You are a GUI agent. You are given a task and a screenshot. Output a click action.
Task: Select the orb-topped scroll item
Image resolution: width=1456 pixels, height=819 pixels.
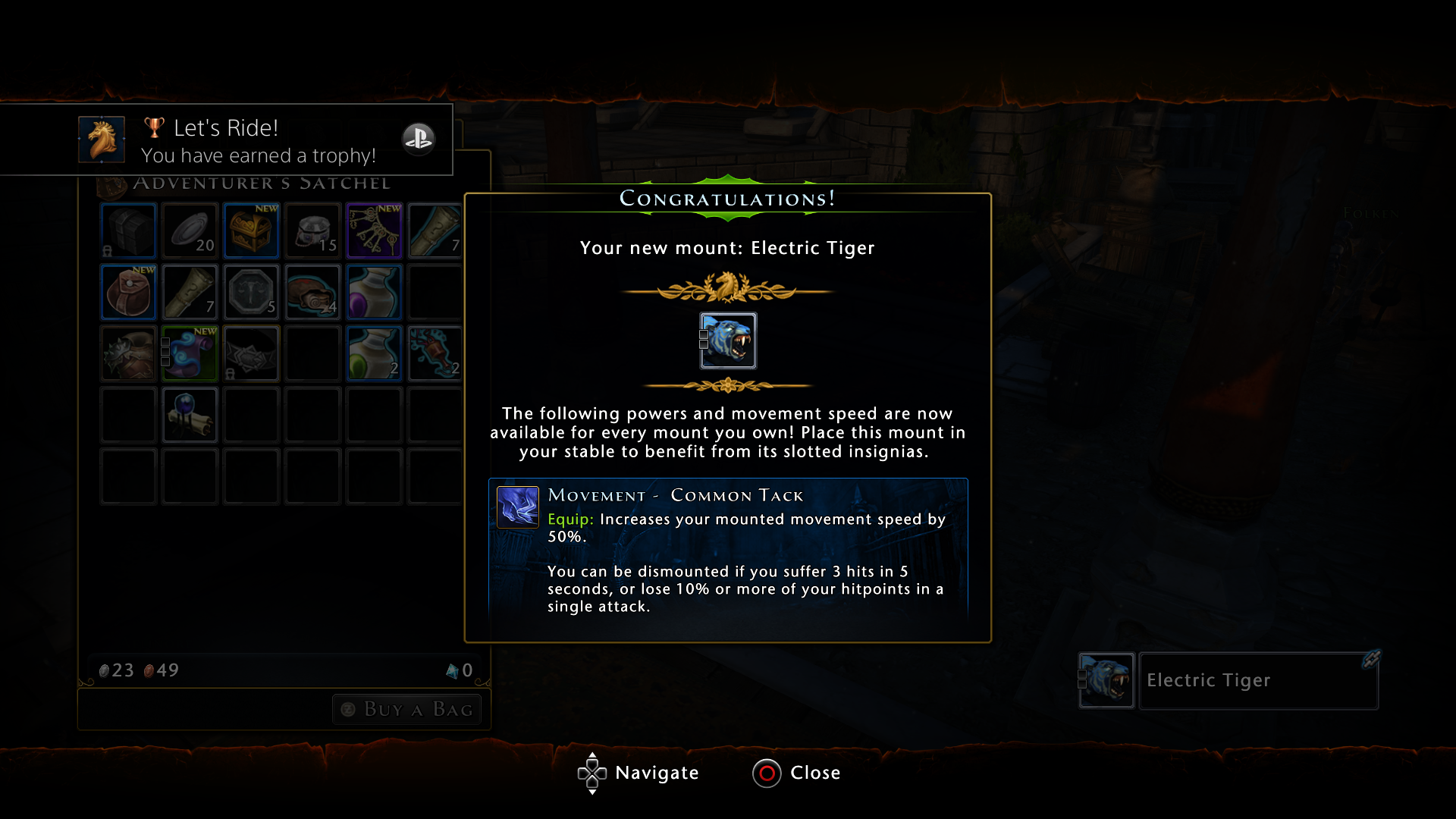190,415
